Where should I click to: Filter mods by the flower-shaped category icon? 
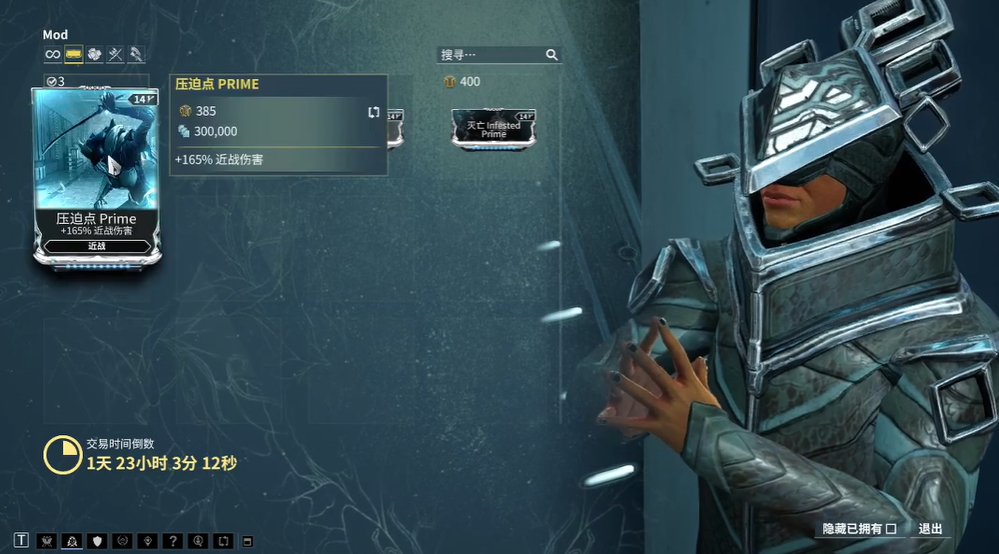coord(95,54)
